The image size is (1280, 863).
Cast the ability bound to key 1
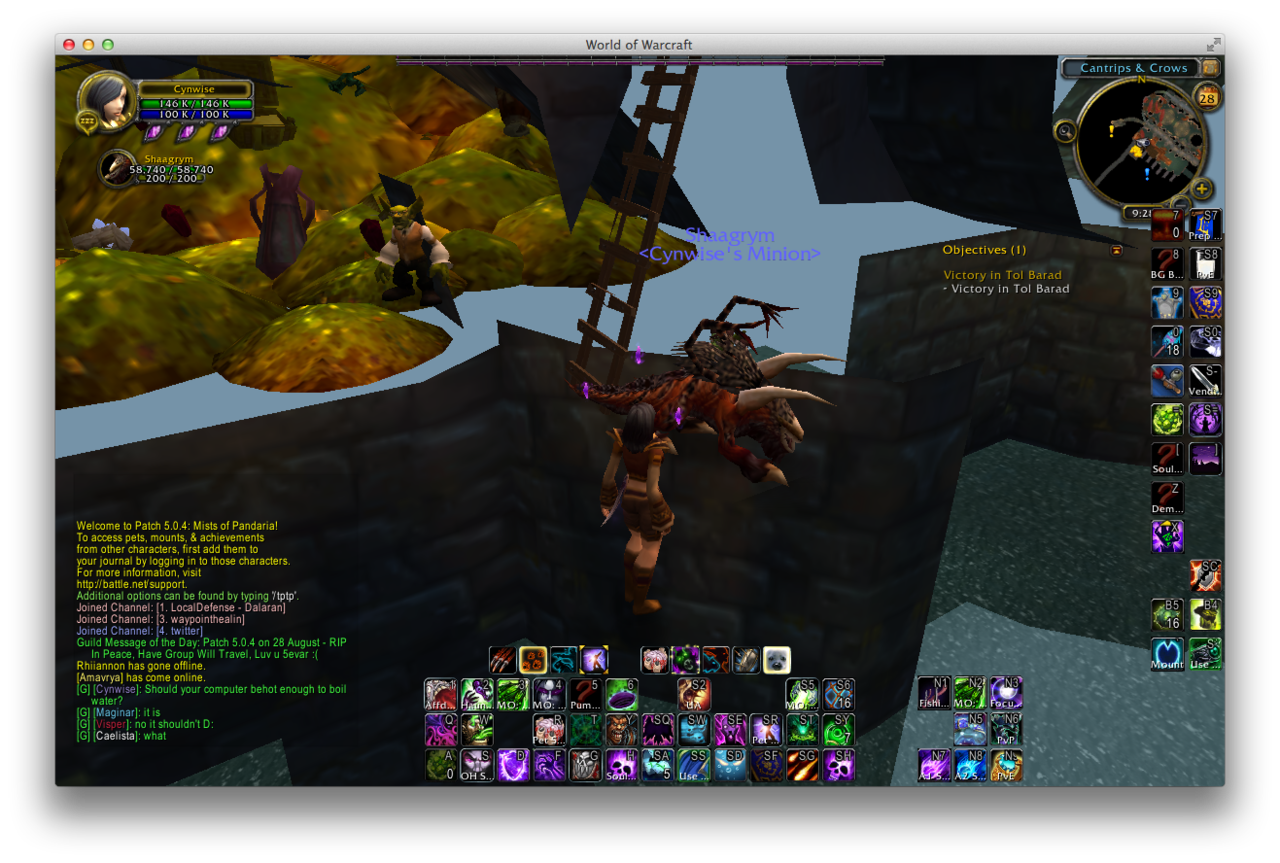coord(441,694)
